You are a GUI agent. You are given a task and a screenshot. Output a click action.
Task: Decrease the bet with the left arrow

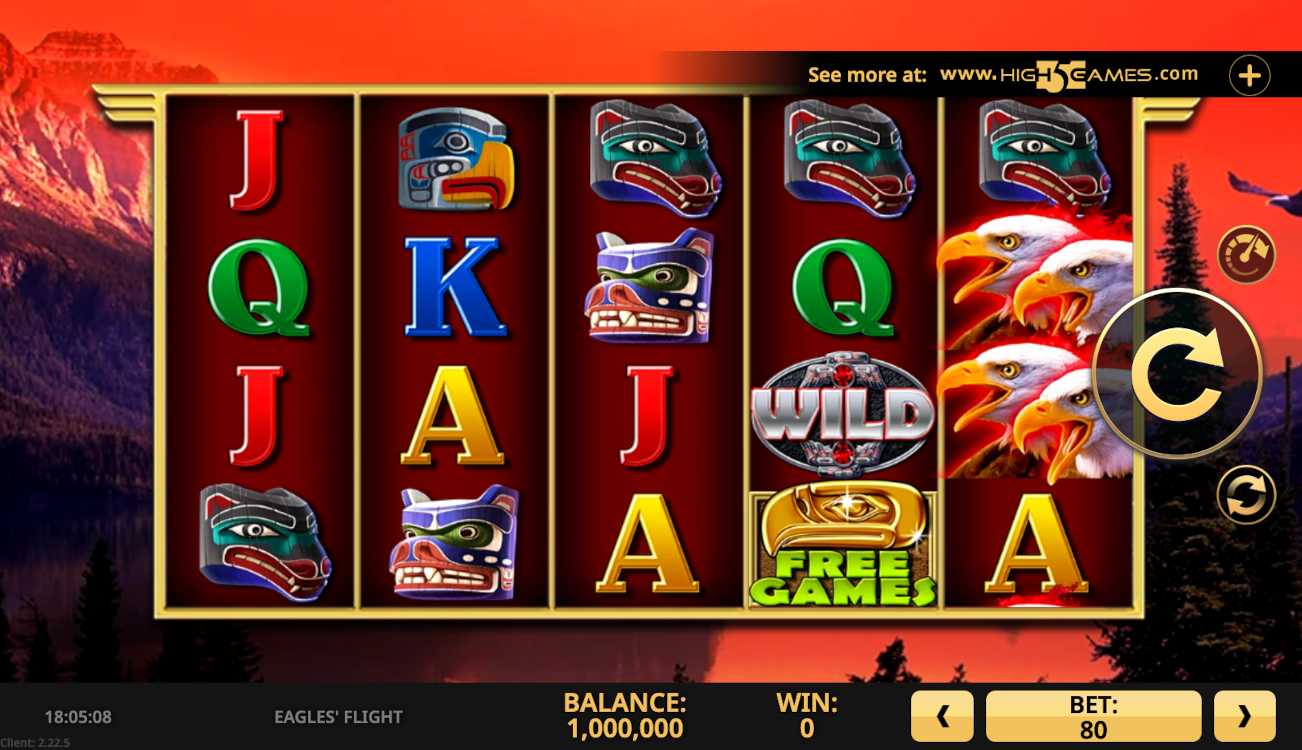pos(942,716)
